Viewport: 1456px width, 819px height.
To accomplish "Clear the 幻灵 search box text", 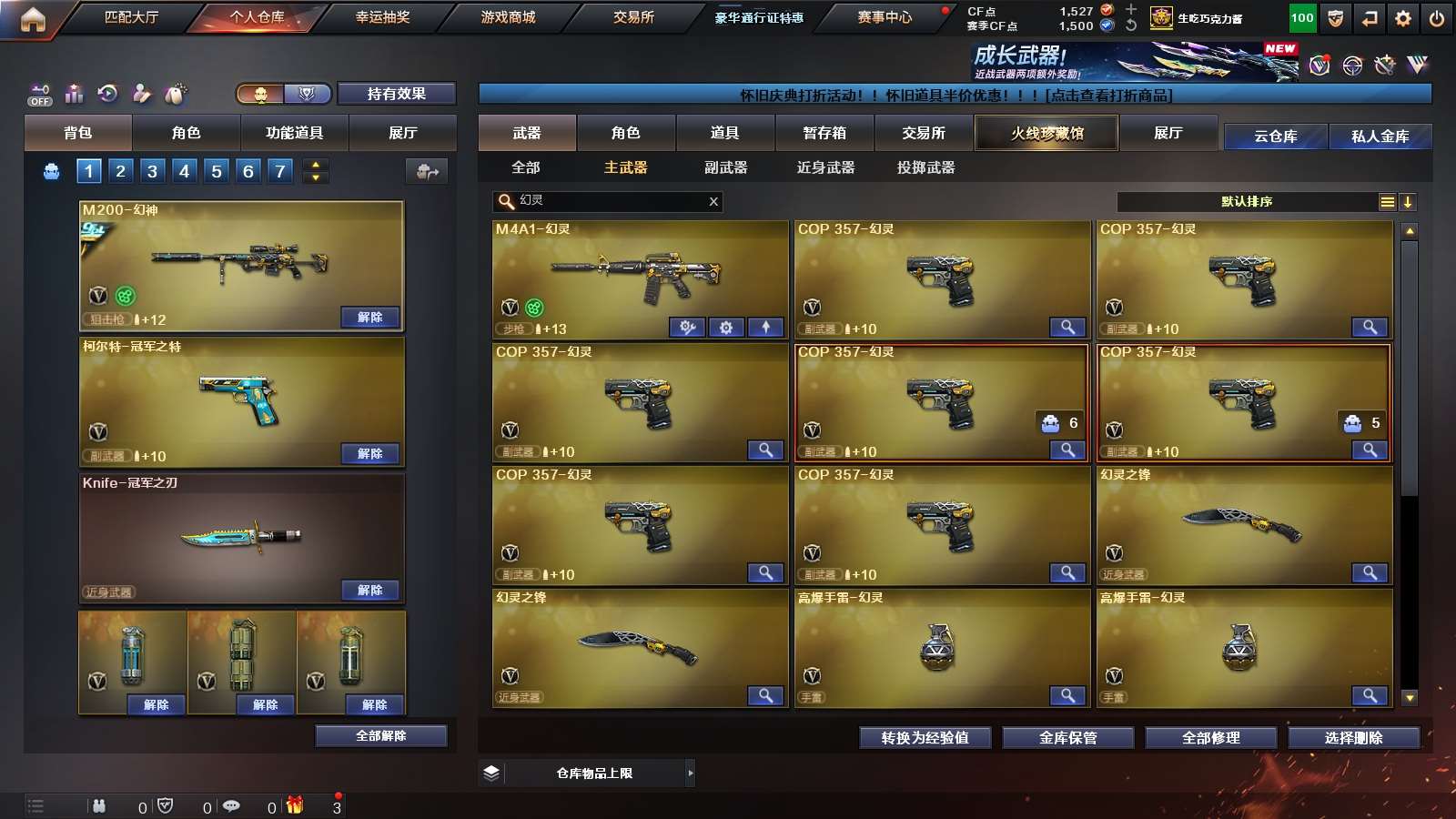I will tap(713, 202).
